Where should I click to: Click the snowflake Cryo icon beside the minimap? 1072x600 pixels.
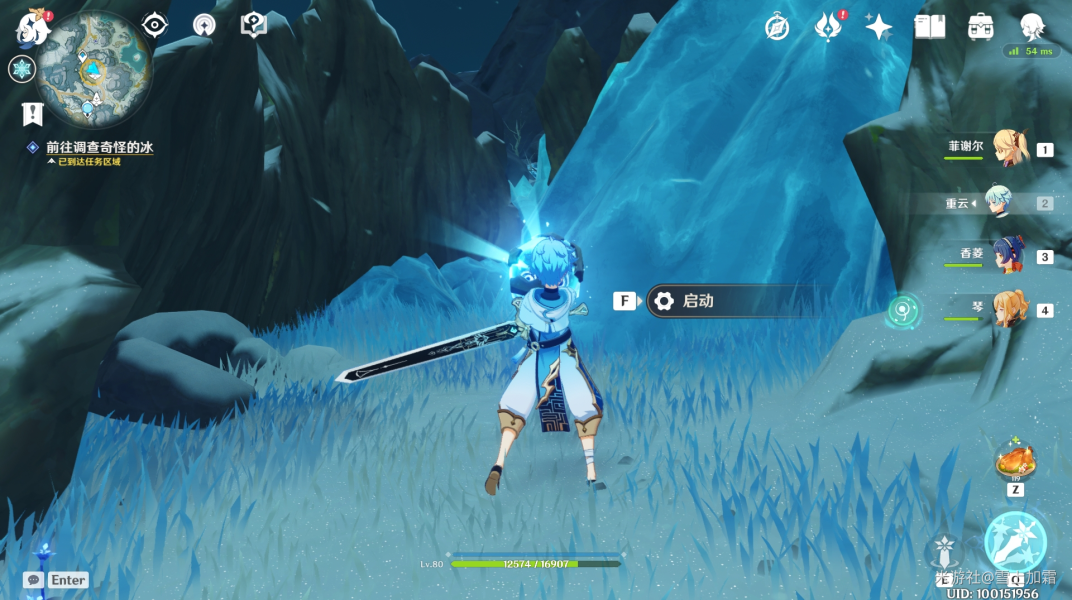[22, 69]
